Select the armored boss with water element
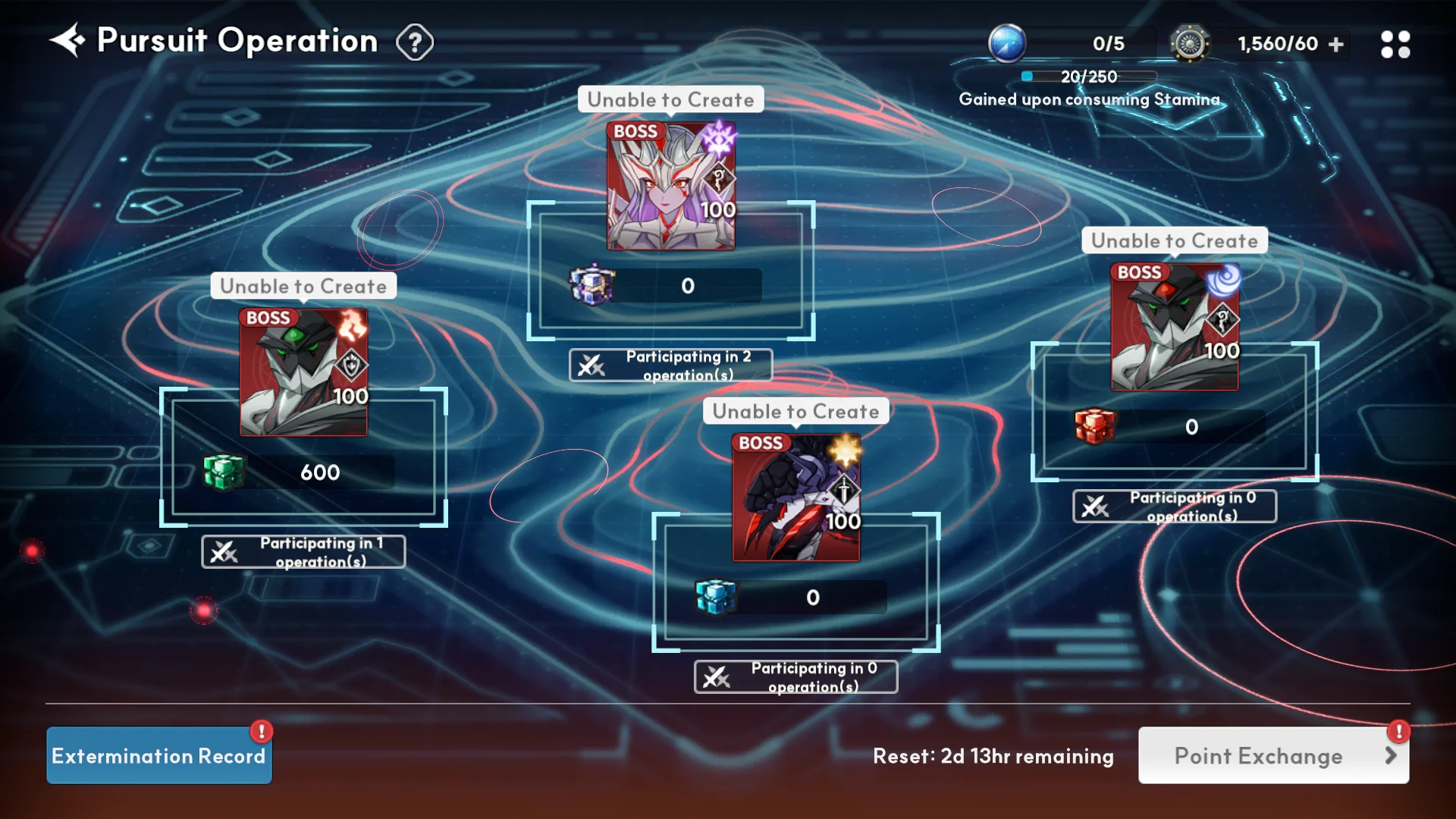 (x=1175, y=328)
